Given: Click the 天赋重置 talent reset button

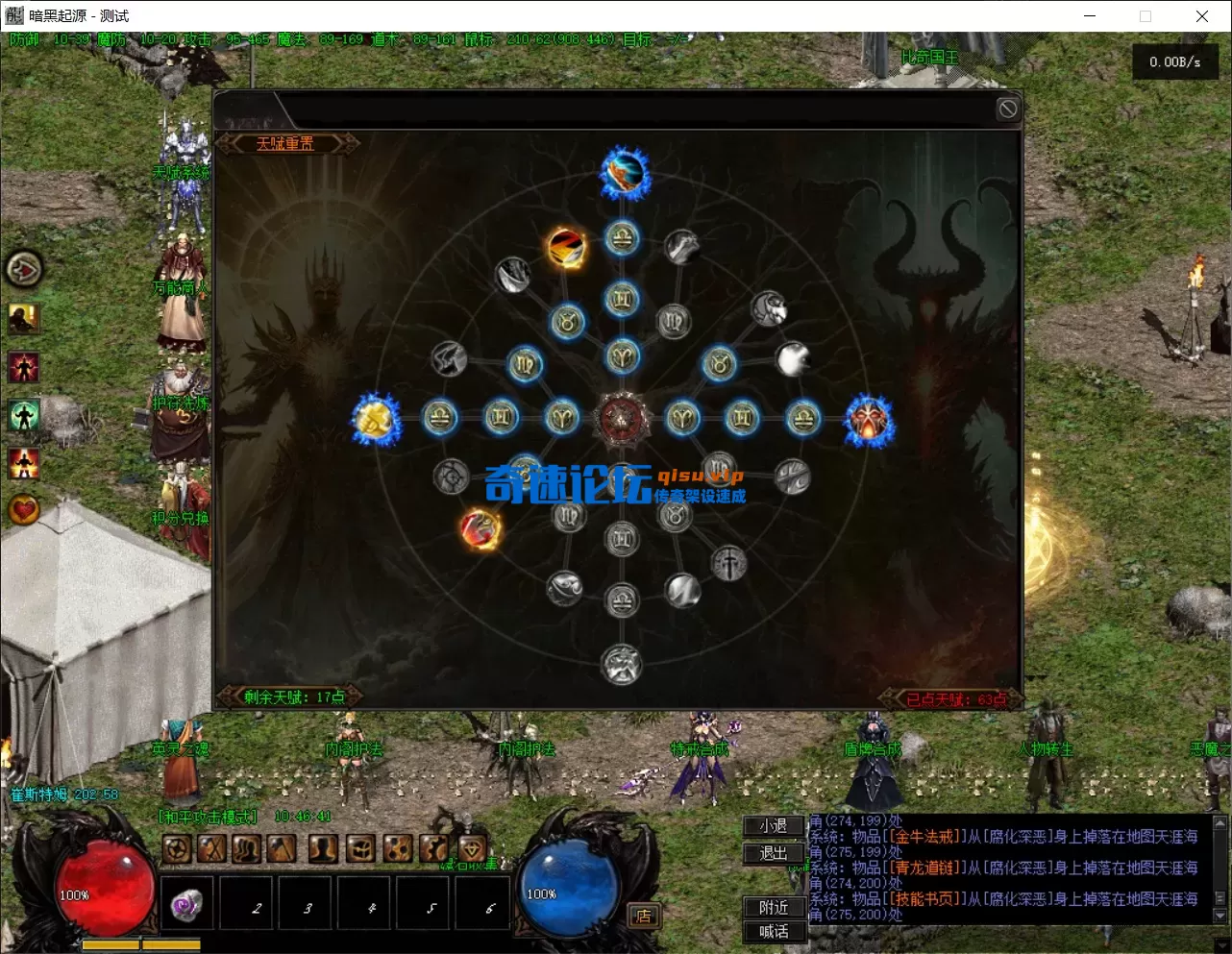Looking at the screenshot, I should pos(285,144).
